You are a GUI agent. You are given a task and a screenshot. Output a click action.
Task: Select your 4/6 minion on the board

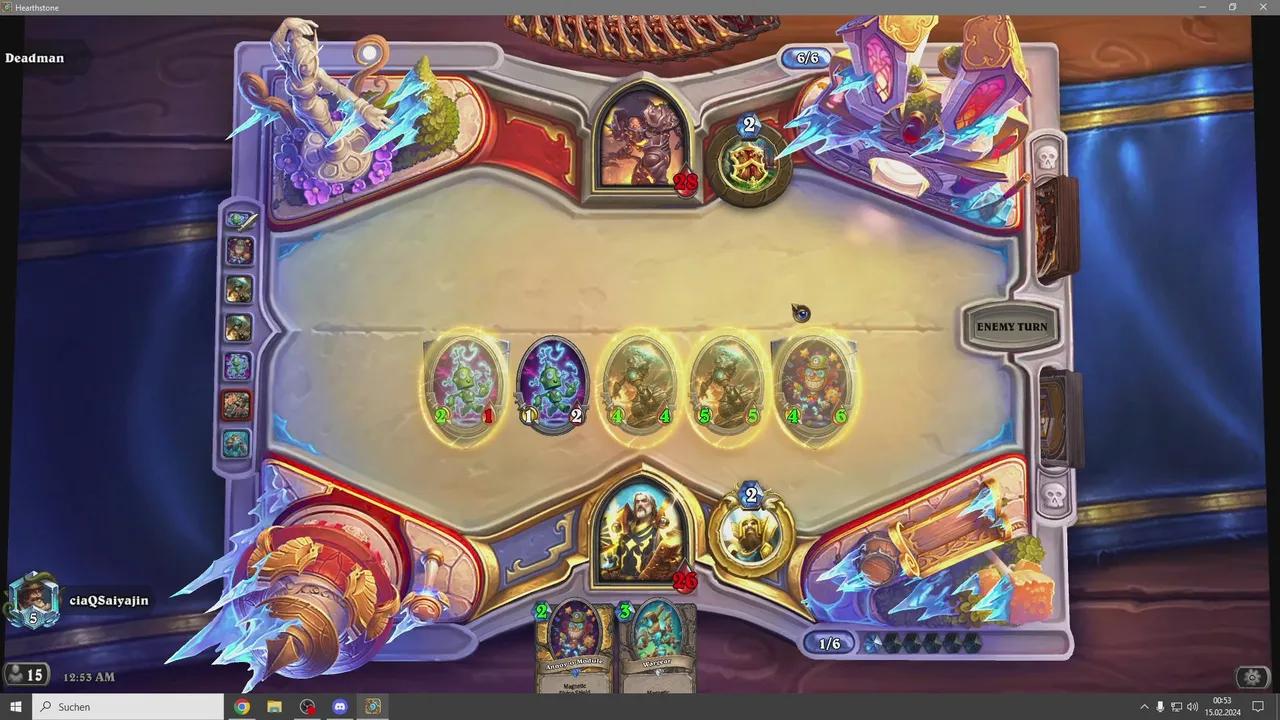pyautogui.click(x=813, y=385)
